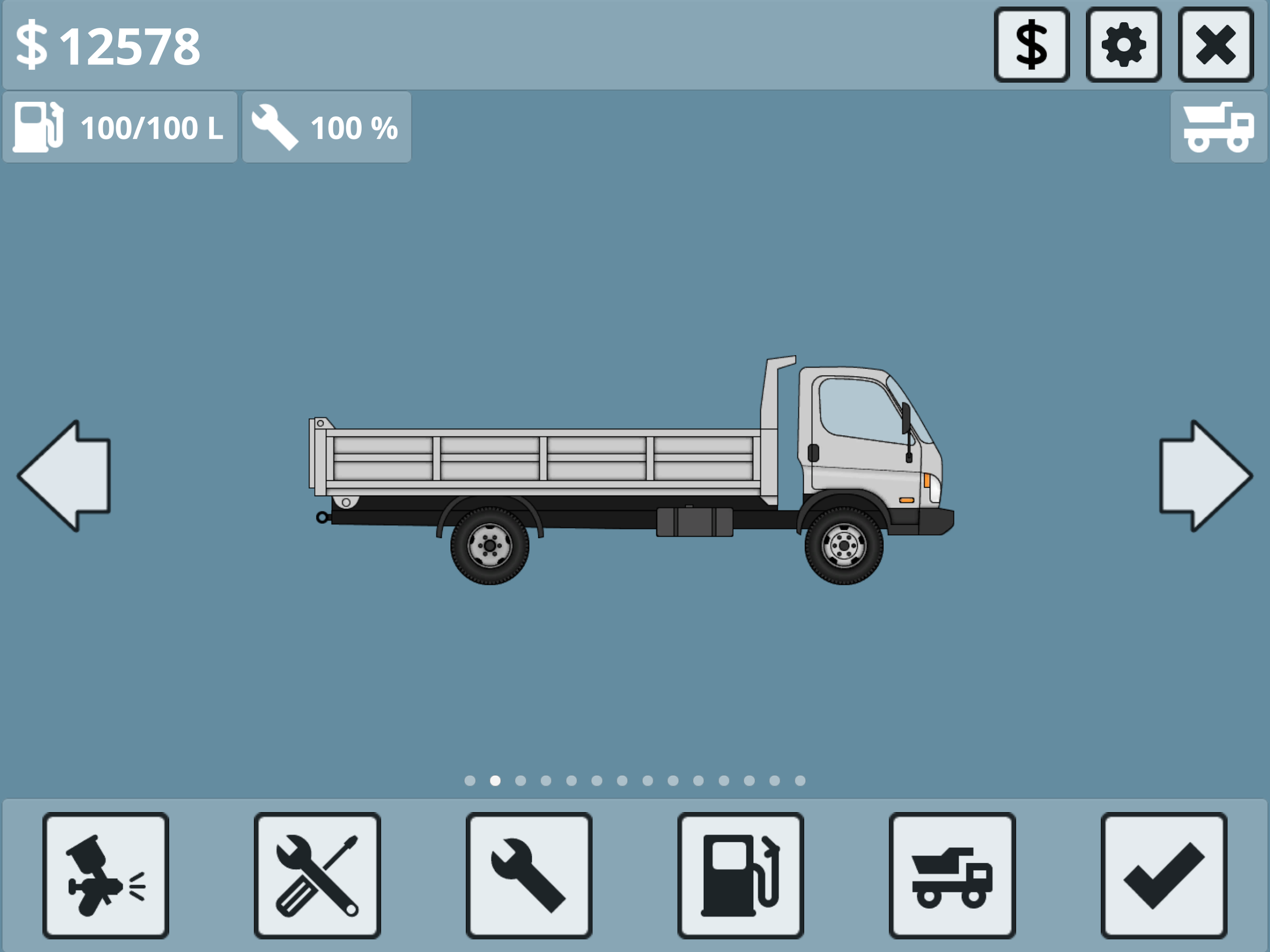Open the spray gun paint shop

click(x=106, y=875)
